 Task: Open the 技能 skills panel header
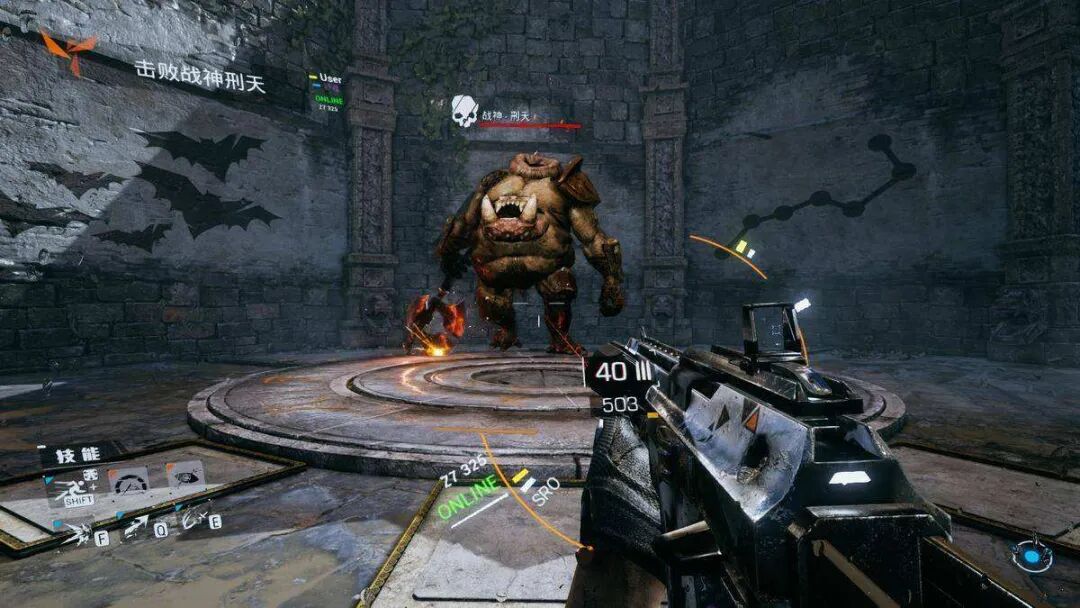[x=78, y=453]
